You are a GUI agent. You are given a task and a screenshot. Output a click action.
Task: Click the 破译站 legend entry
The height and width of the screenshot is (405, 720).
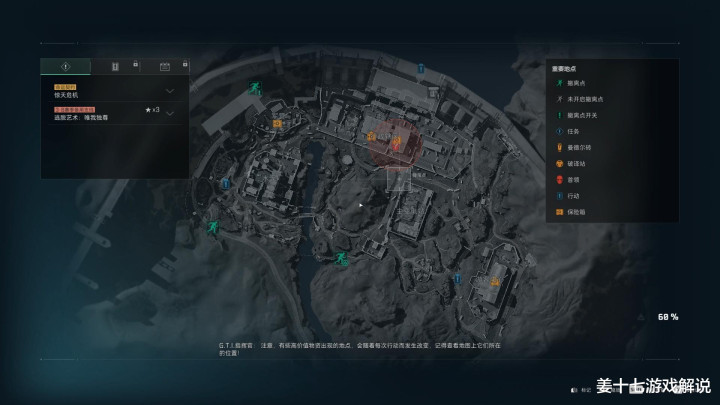click(x=573, y=163)
